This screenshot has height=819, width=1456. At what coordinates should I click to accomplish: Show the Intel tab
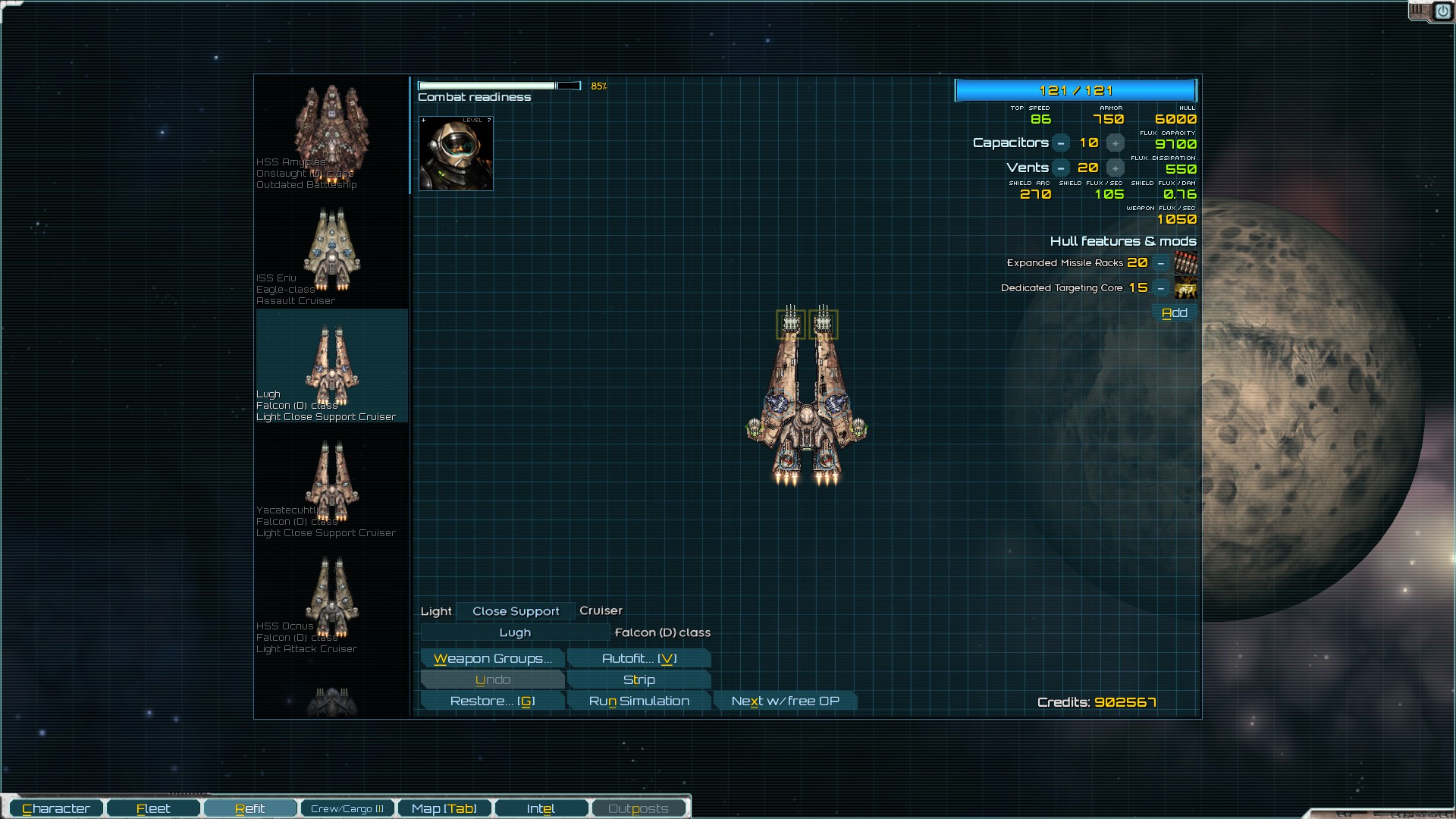coord(541,808)
